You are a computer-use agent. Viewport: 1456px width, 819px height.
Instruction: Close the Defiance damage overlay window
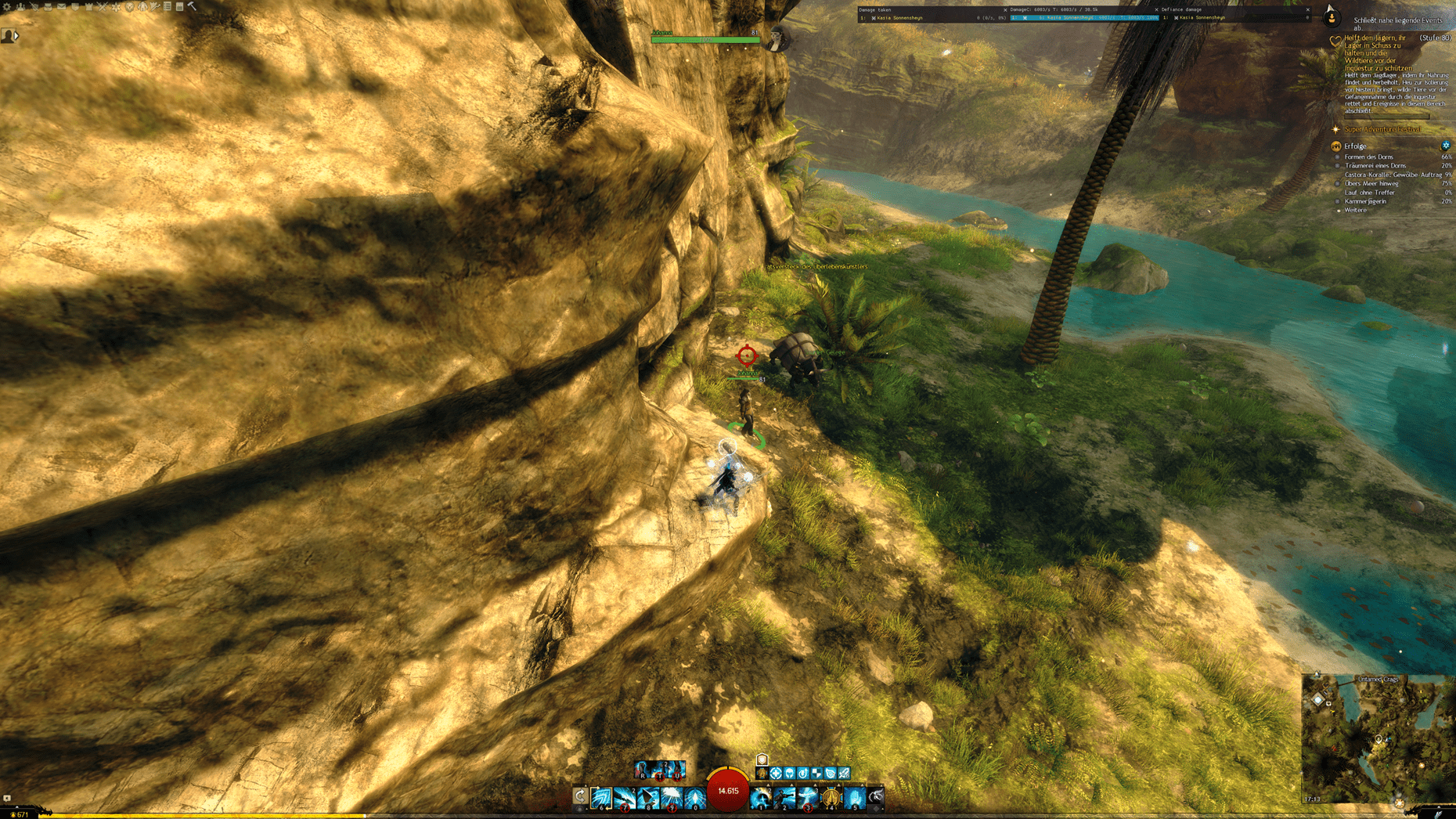[x=1307, y=10]
